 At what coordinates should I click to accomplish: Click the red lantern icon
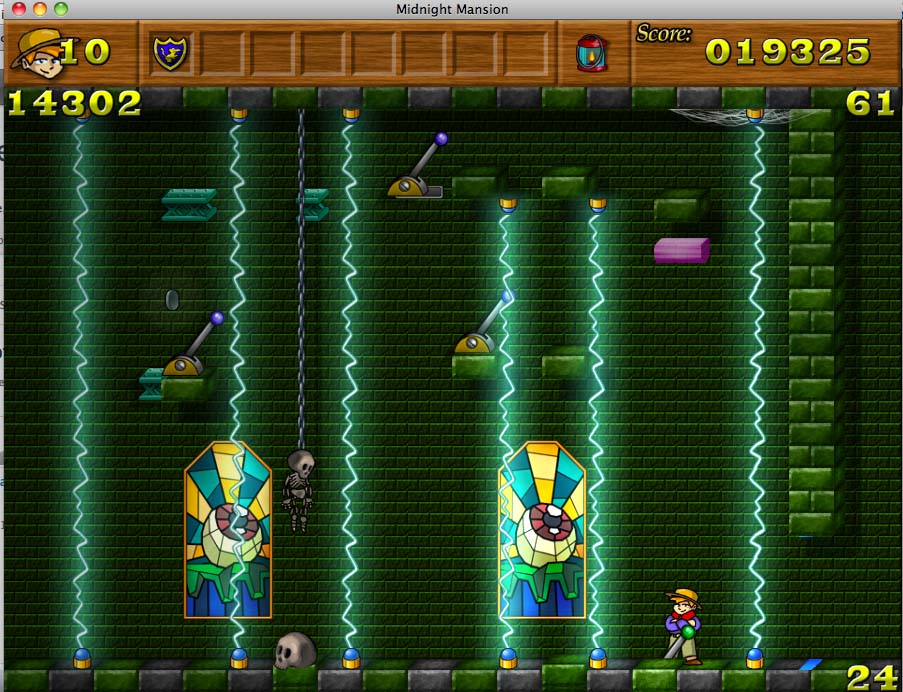coord(589,53)
